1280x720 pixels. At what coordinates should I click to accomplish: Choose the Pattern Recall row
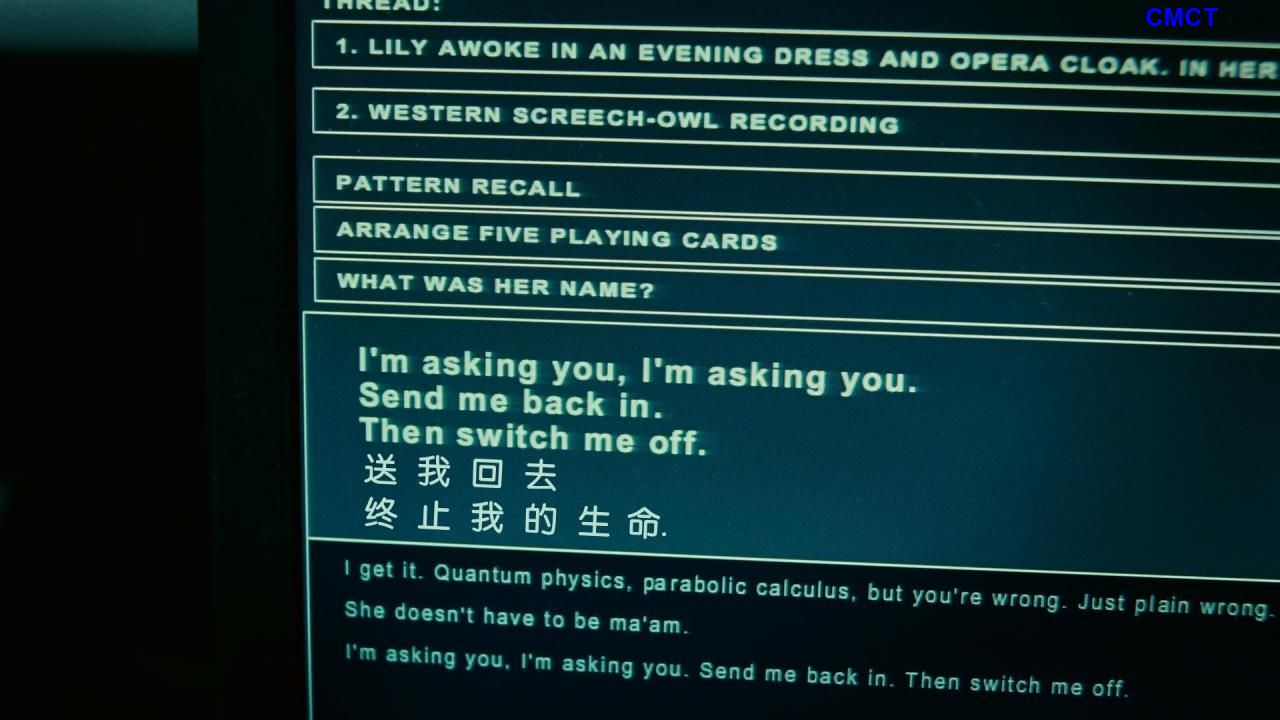458,186
